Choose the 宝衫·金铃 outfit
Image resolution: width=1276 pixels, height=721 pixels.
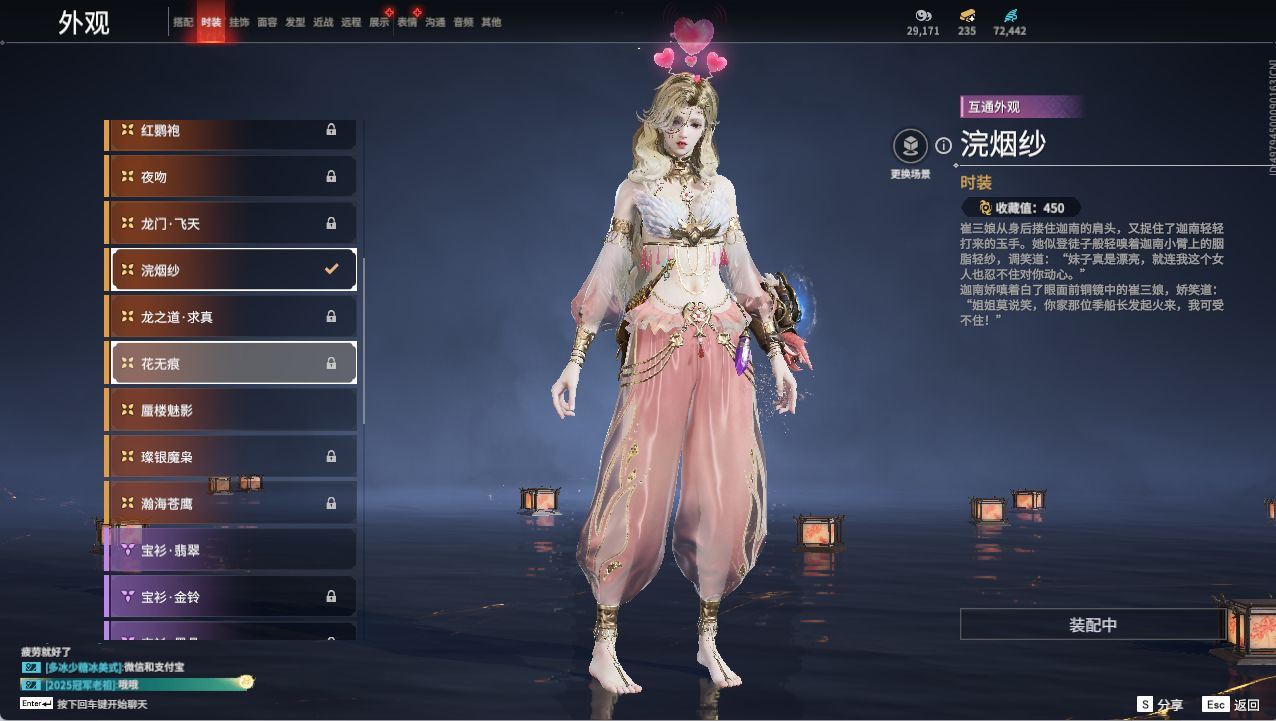(232, 597)
